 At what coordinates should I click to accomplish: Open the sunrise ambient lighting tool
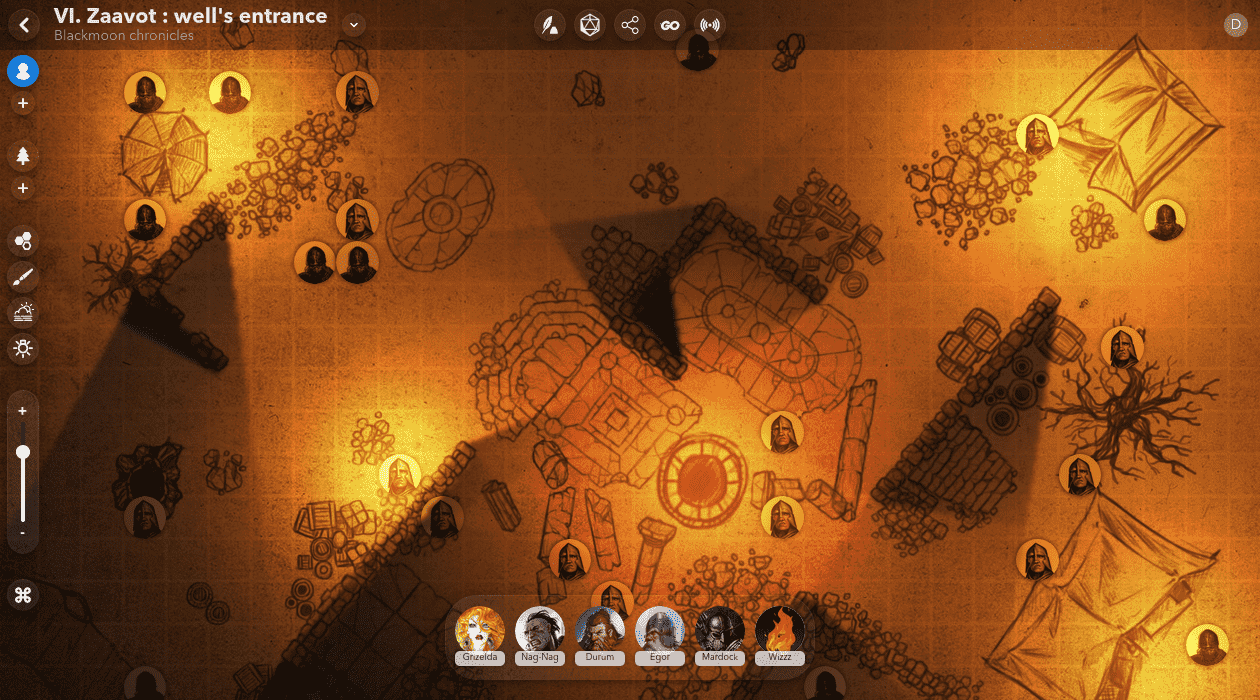click(x=23, y=313)
